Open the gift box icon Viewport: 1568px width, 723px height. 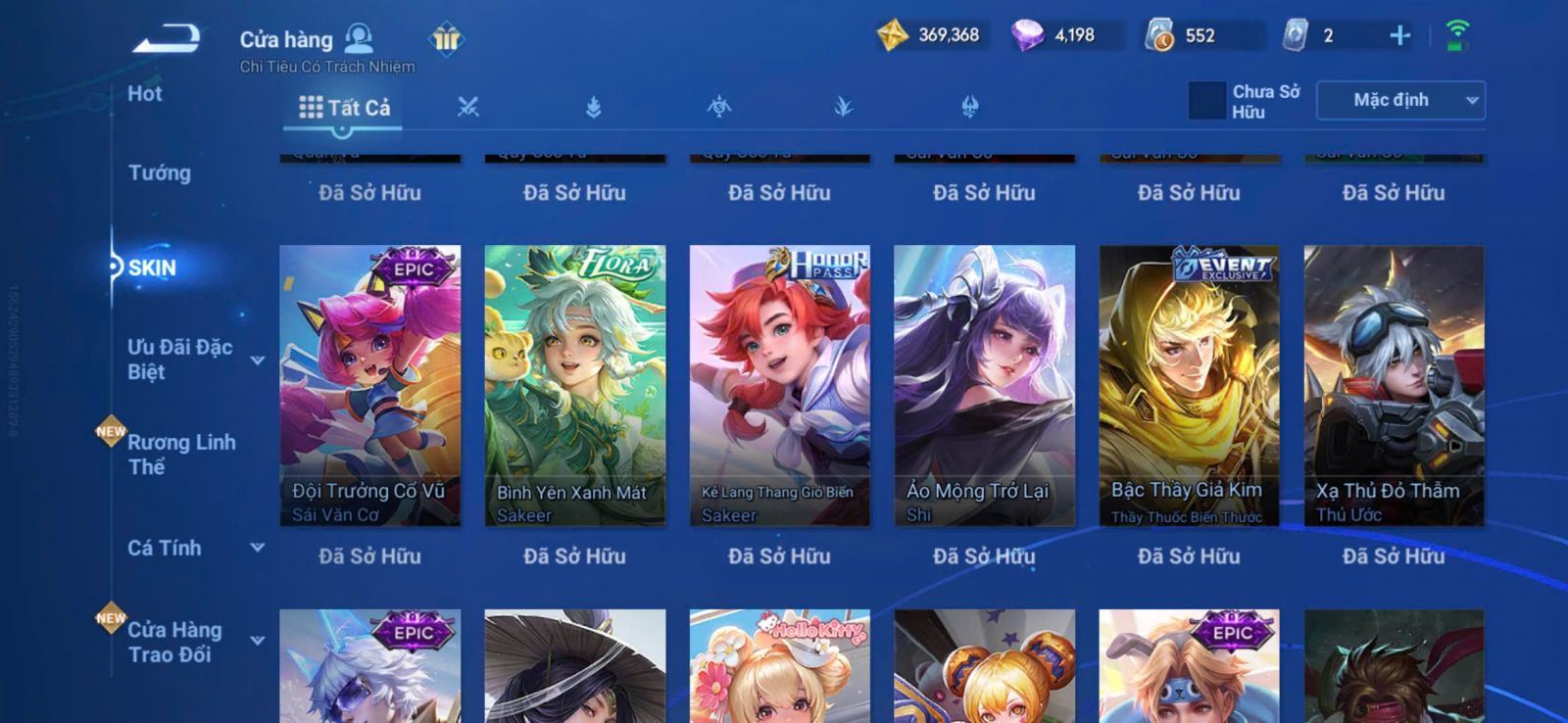coord(446,39)
